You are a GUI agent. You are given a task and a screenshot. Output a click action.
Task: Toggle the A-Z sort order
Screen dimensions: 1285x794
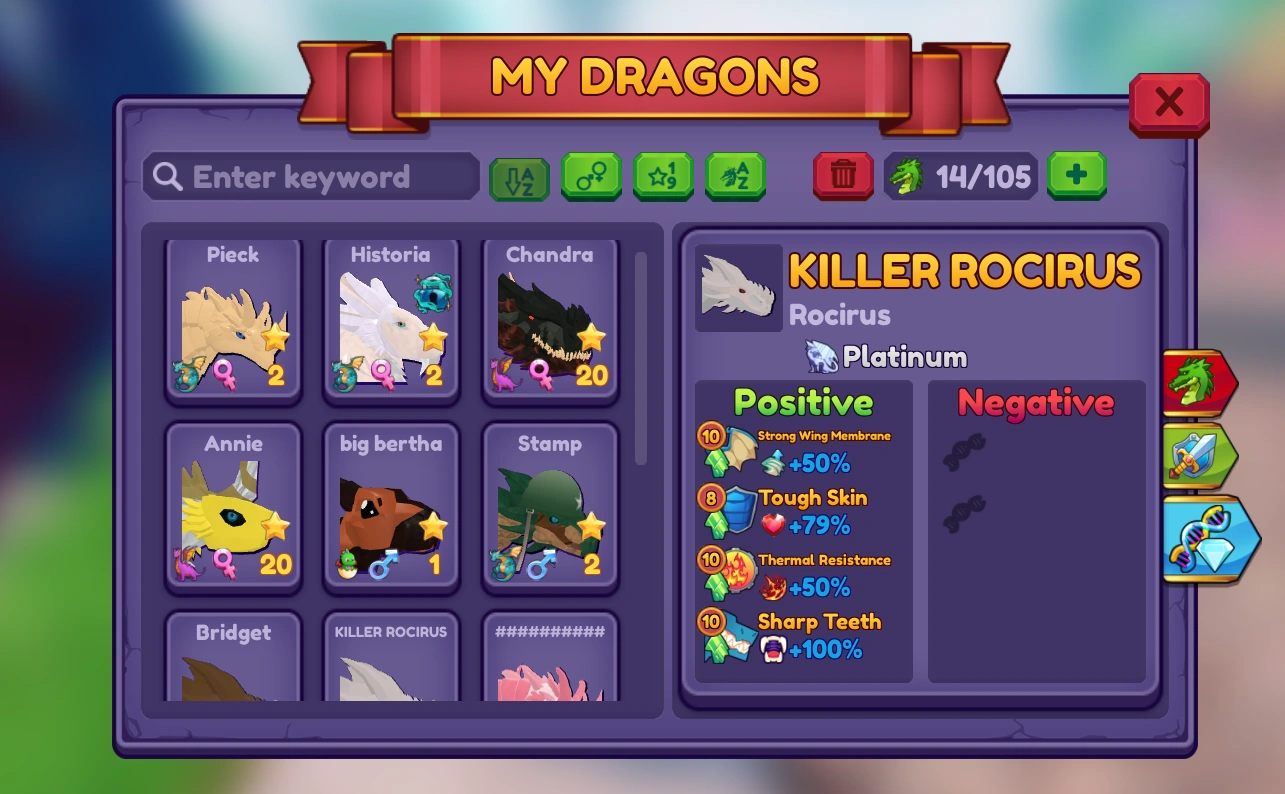518,176
